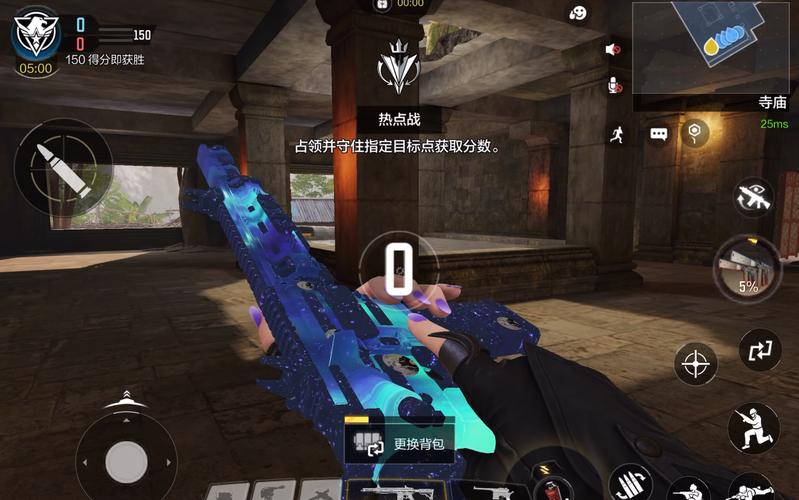Tap the virtual movement joystick
This screenshot has height=500, width=799.
click(126, 461)
